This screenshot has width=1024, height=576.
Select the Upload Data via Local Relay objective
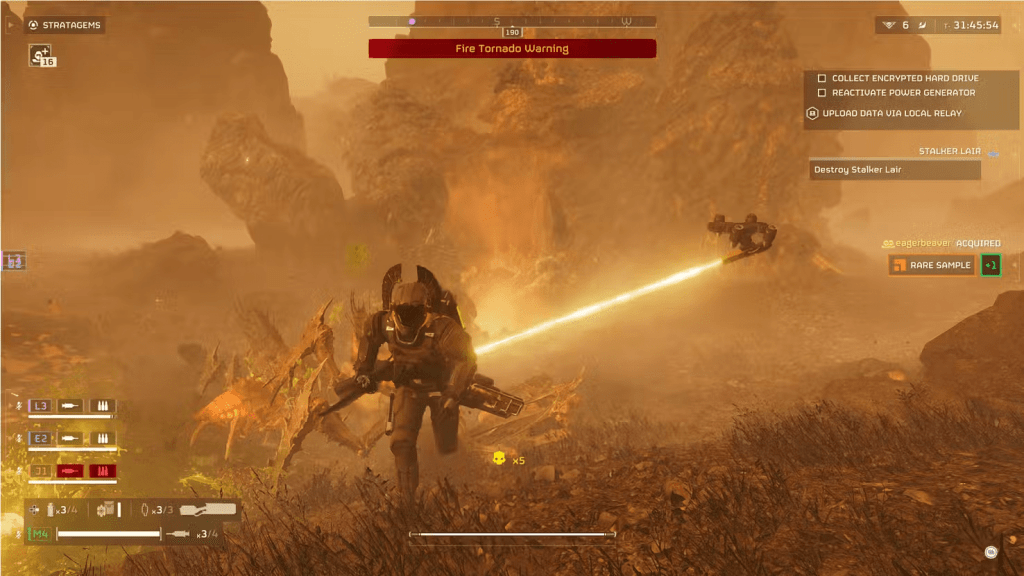point(890,113)
